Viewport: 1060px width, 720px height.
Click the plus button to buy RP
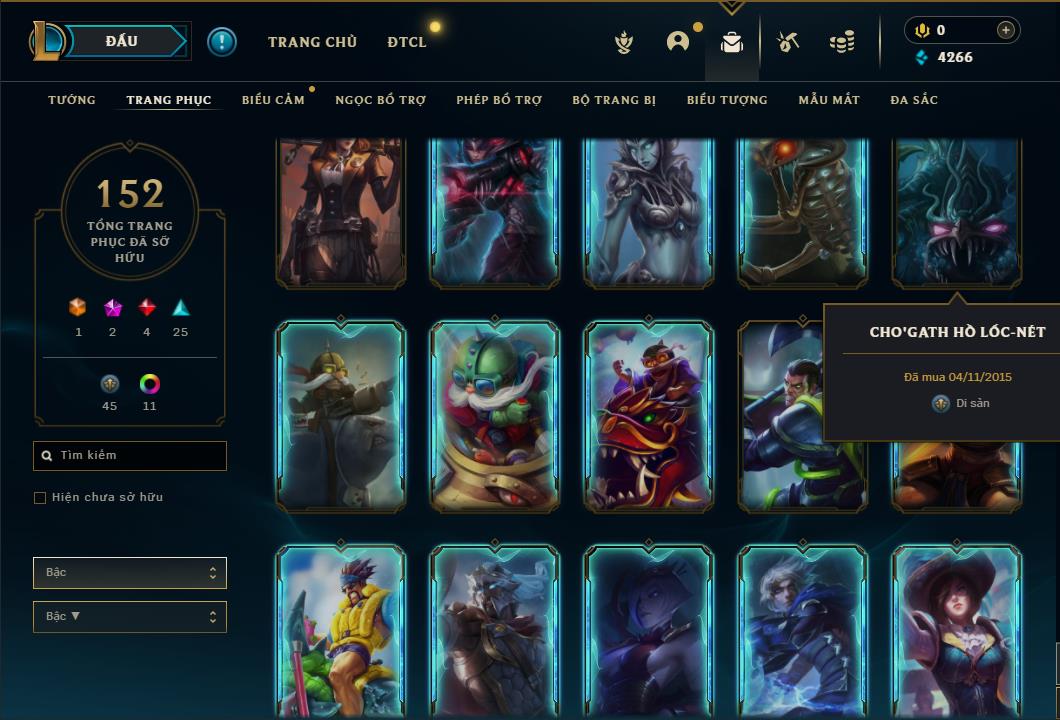1006,30
